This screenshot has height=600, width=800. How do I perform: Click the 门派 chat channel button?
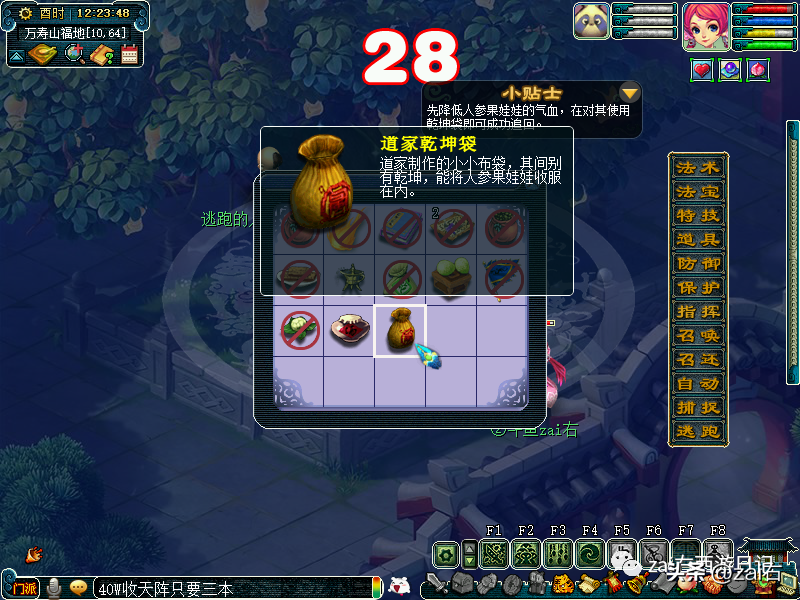(x=24, y=588)
